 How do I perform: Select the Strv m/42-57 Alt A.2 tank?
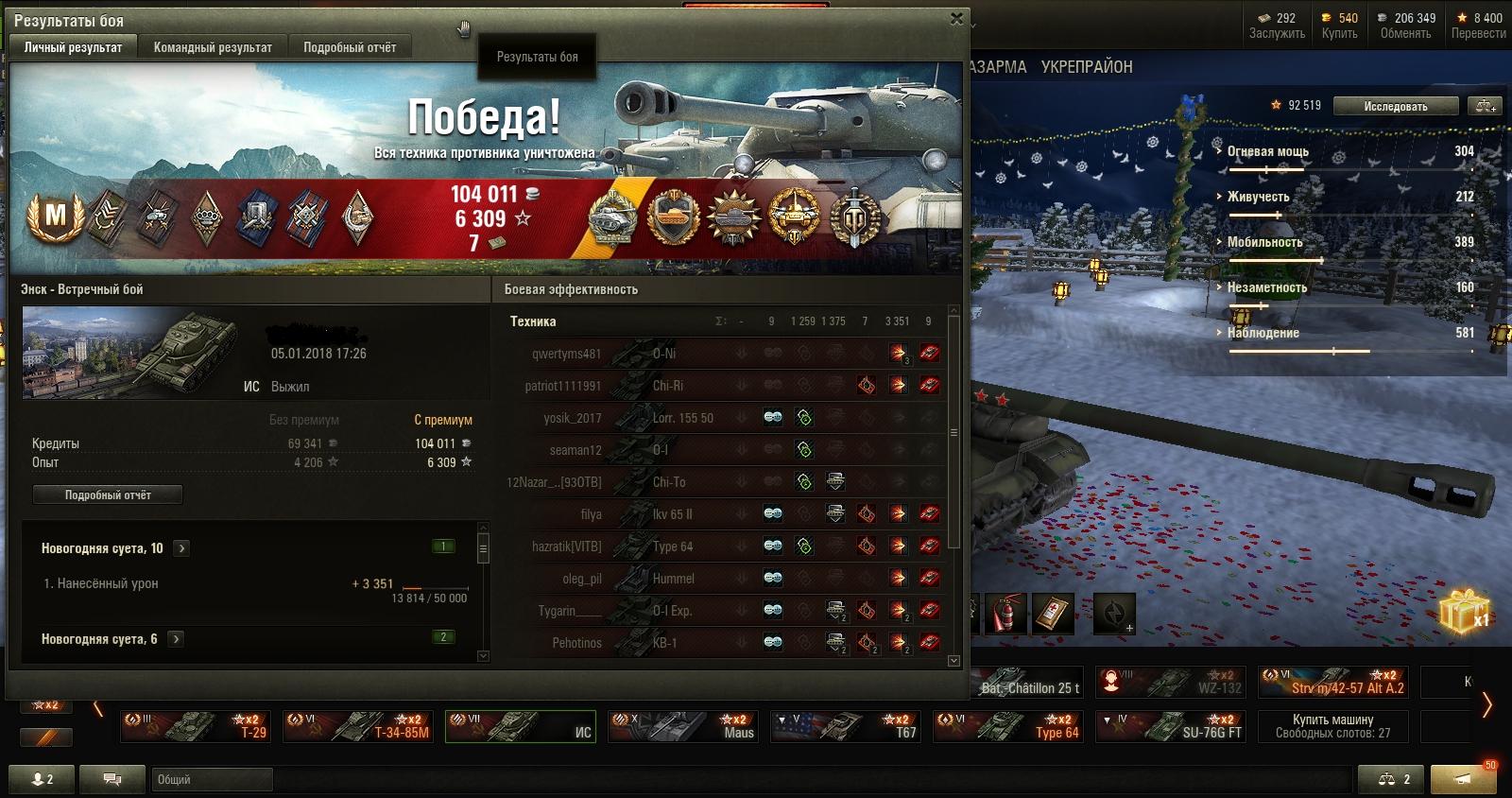coord(1332,682)
